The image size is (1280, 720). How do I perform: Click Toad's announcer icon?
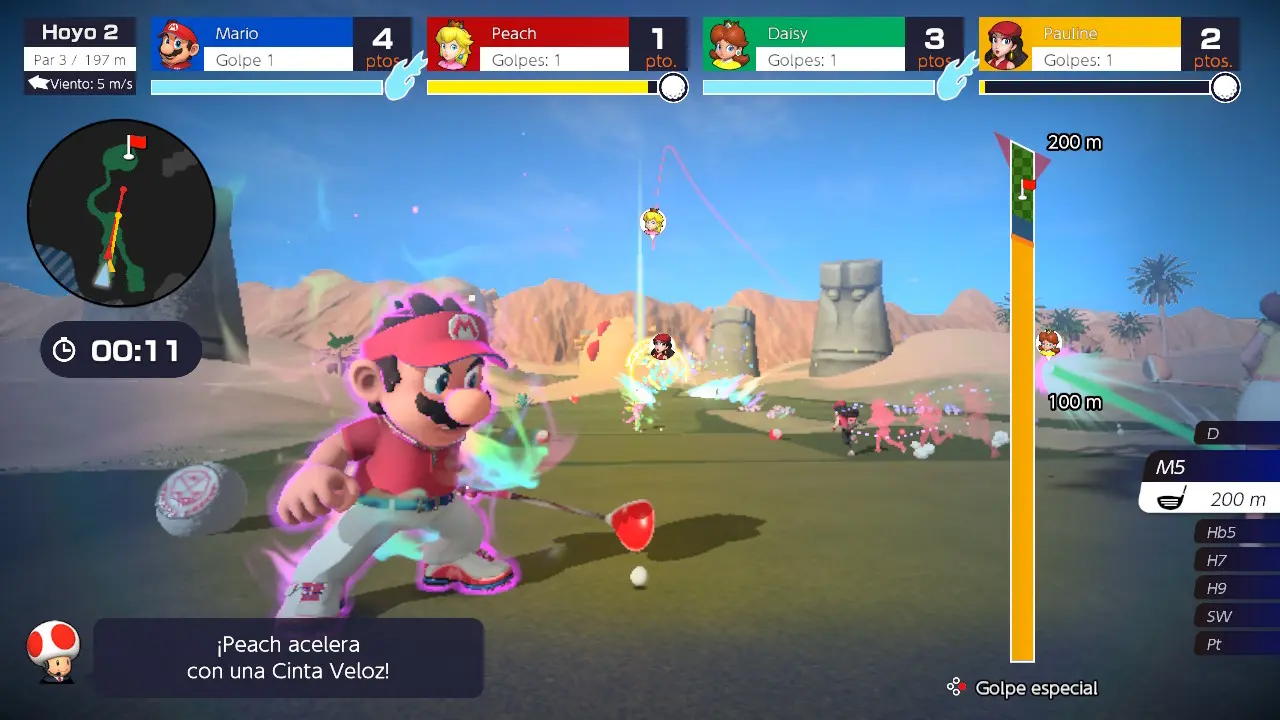pyautogui.click(x=52, y=651)
